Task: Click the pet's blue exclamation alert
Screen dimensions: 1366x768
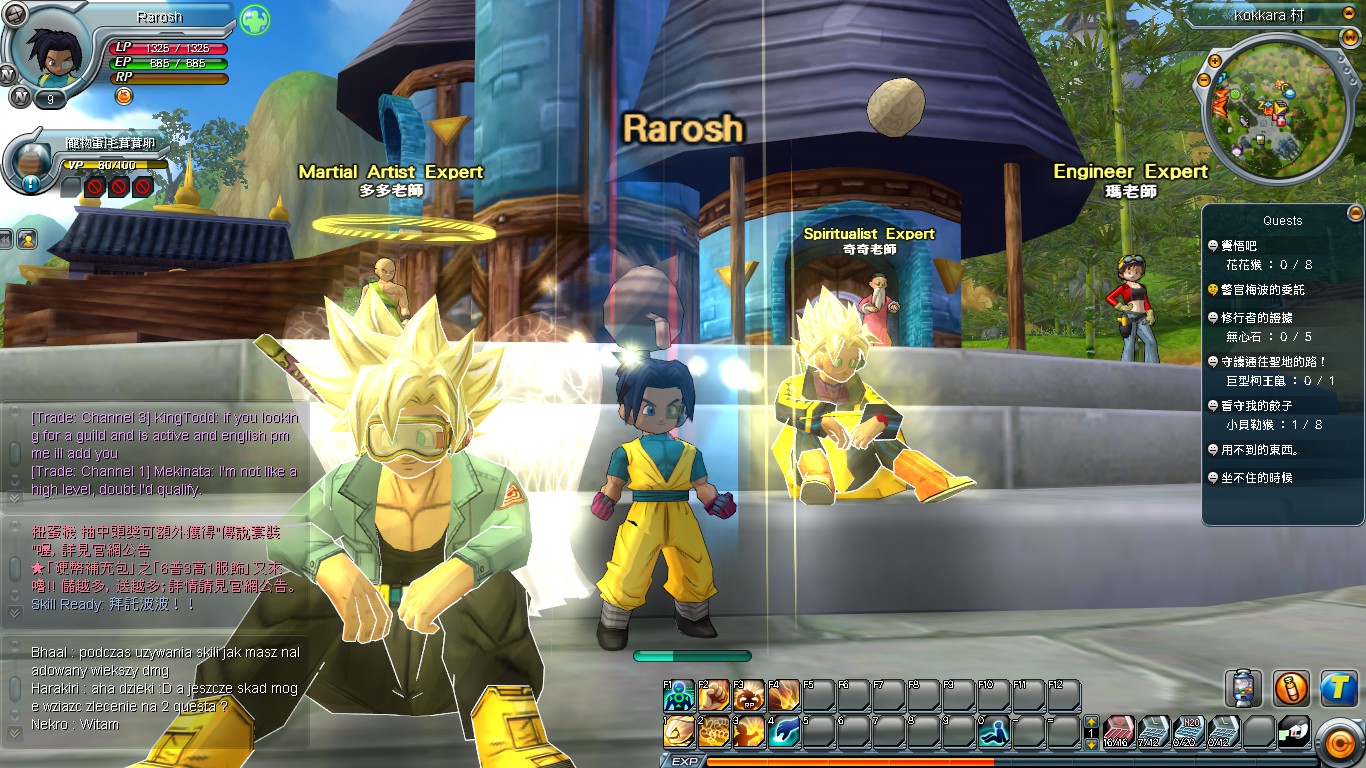Action: click(x=30, y=184)
